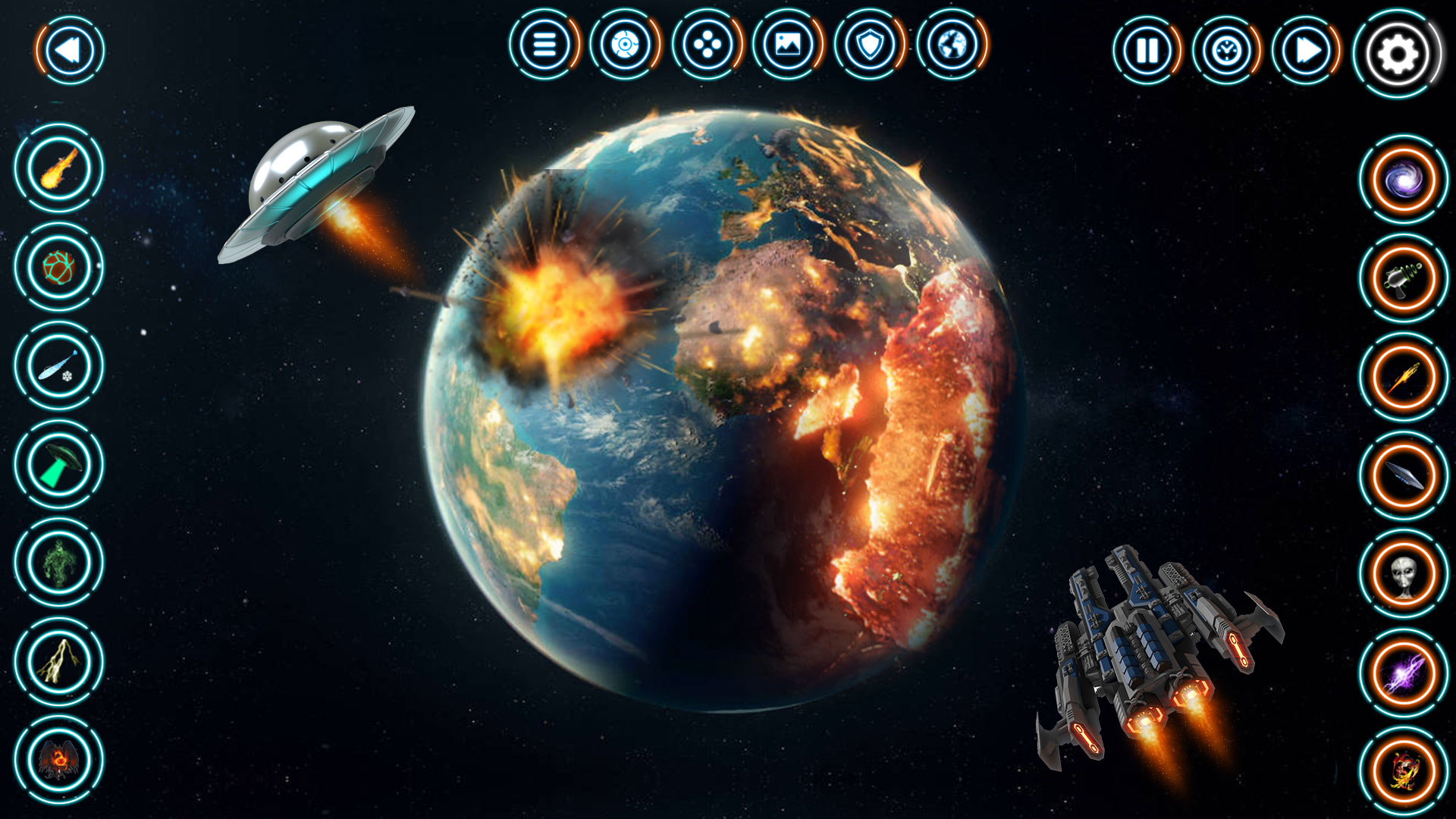Choose the purple plasma beam weapon

click(1402, 672)
